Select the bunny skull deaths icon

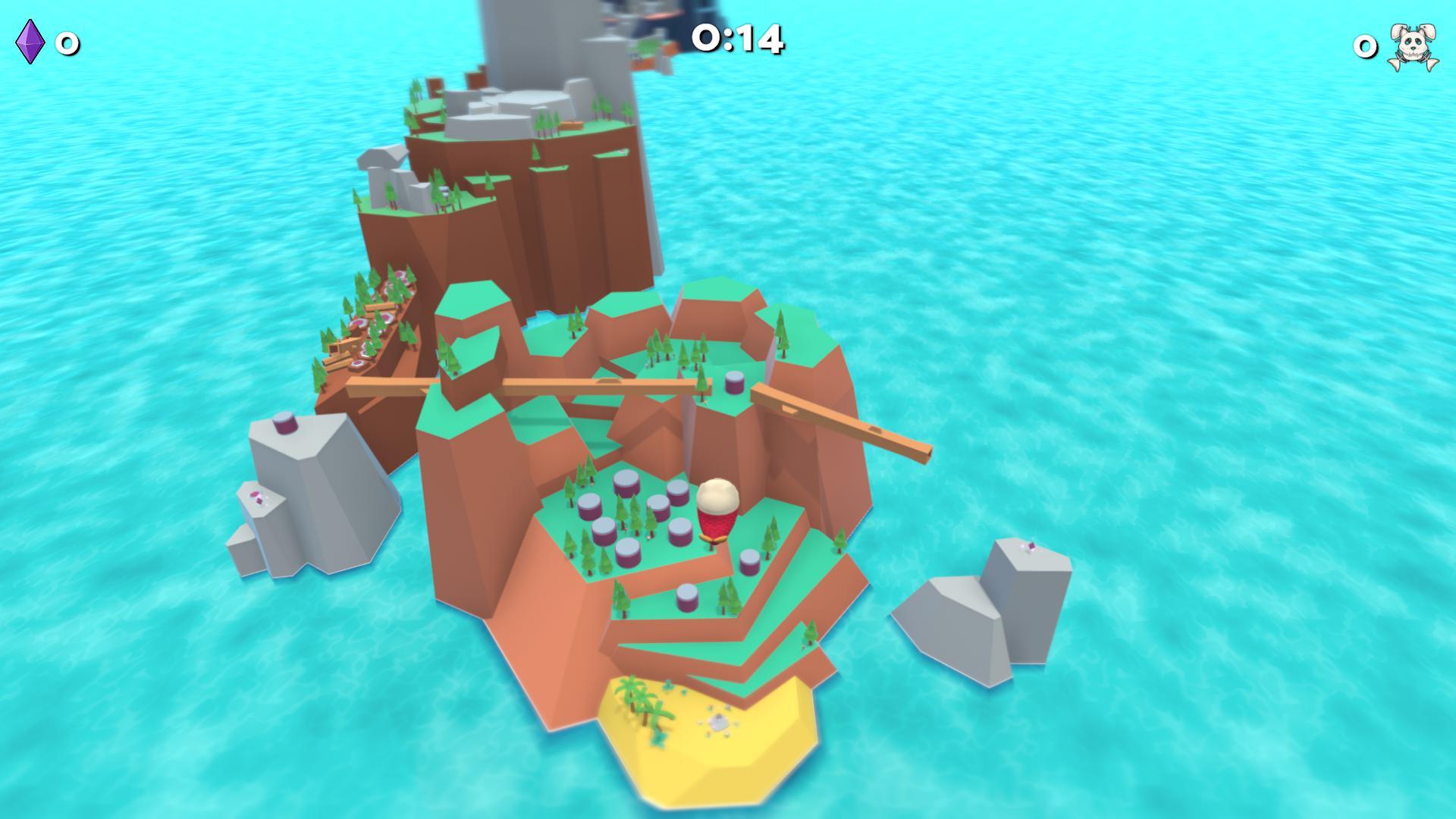tap(1412, 47)
